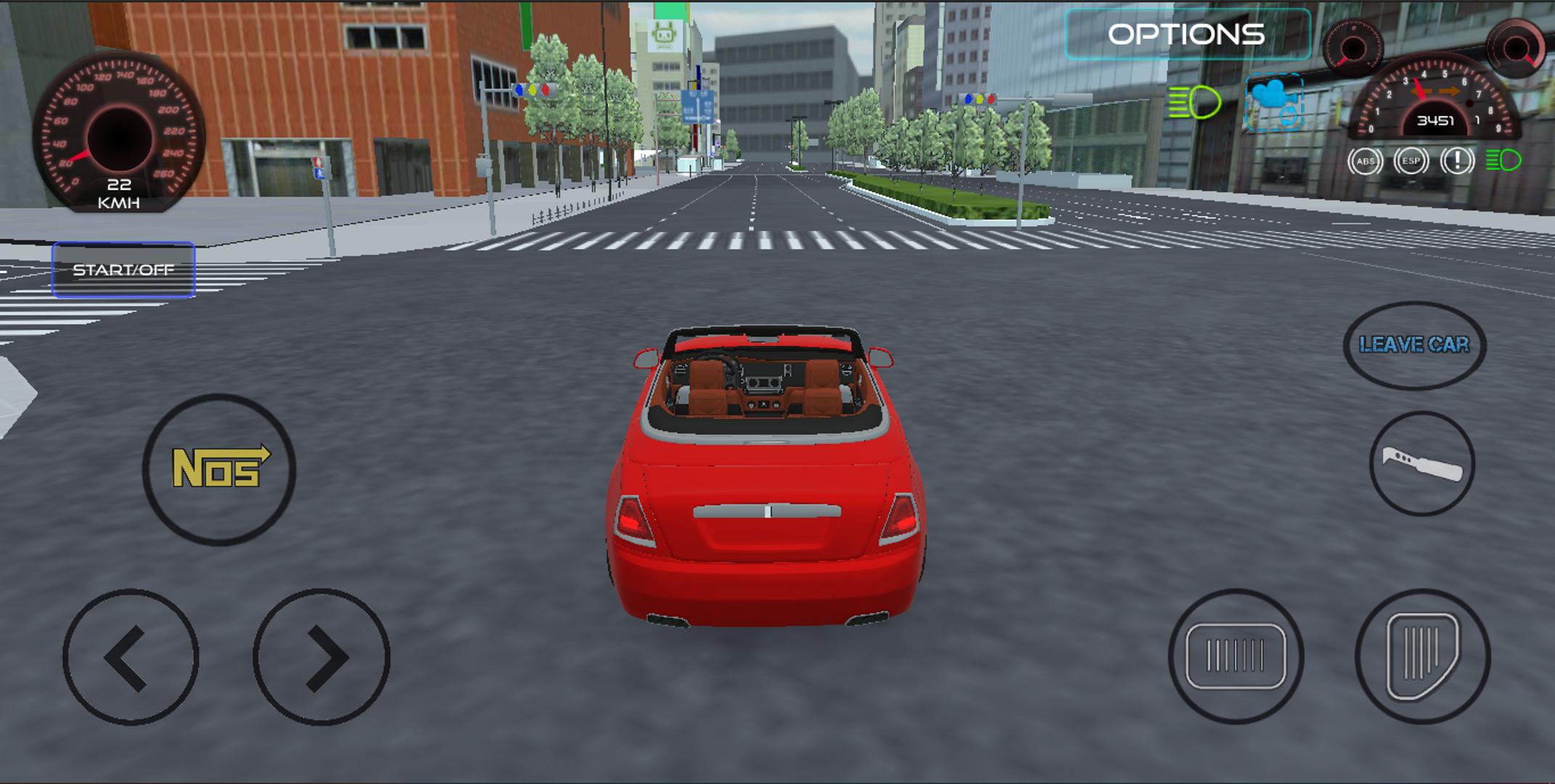Toggle the ignition with START/OFF
This screenshot has width=1555, height=784.
(x=123, y=269)
